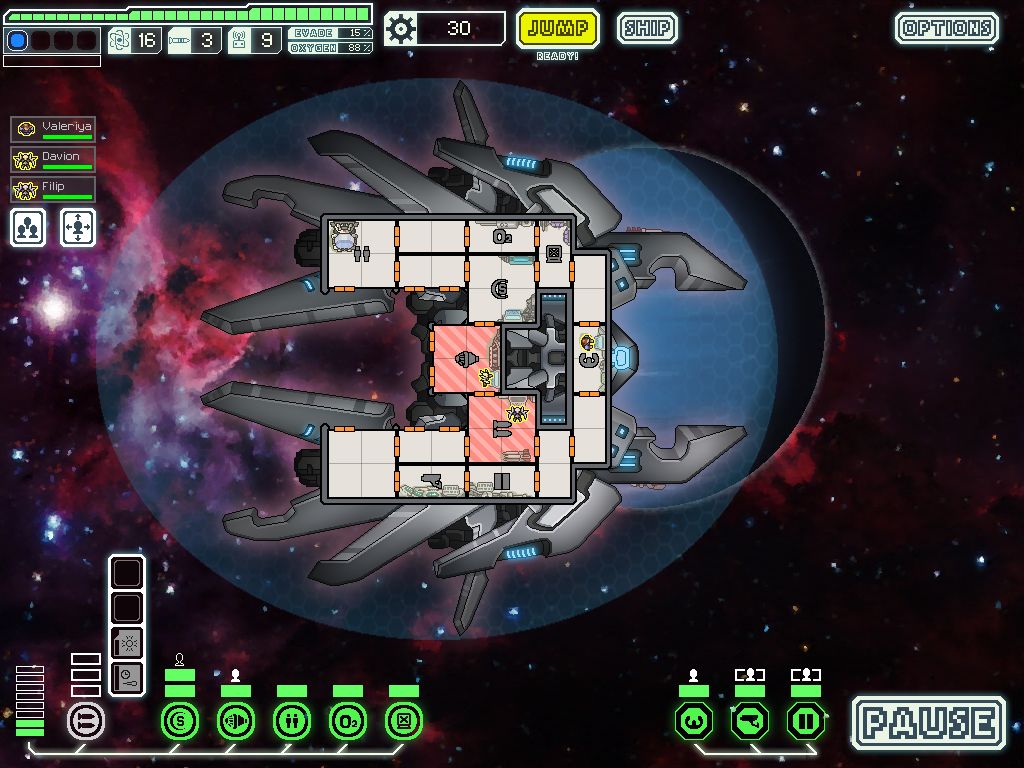Select the piloting subsystem icon

click(x=694, y=720)
